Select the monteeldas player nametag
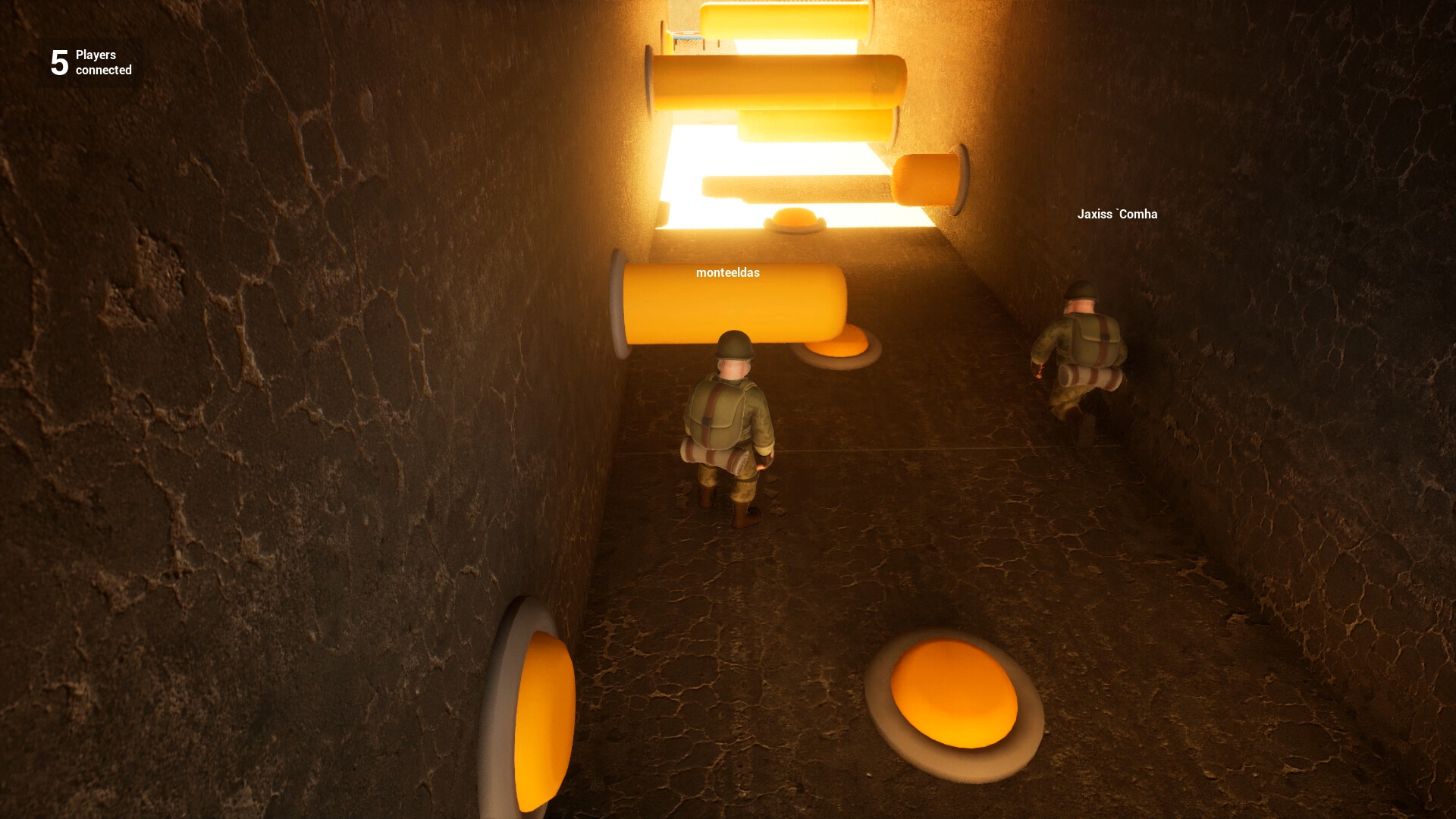 pyautogui.click(x=728, y=275)
